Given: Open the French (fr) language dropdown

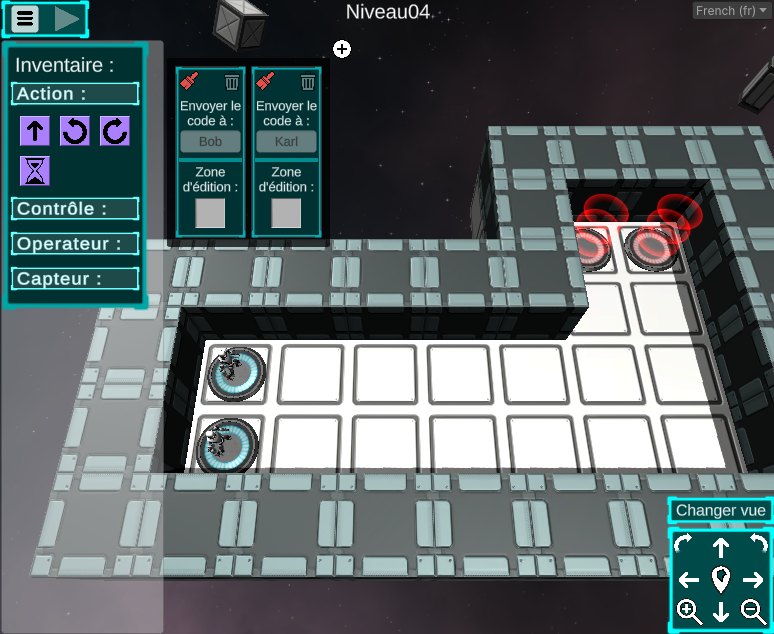Looking at the screenshot, I should coord(731,11).
